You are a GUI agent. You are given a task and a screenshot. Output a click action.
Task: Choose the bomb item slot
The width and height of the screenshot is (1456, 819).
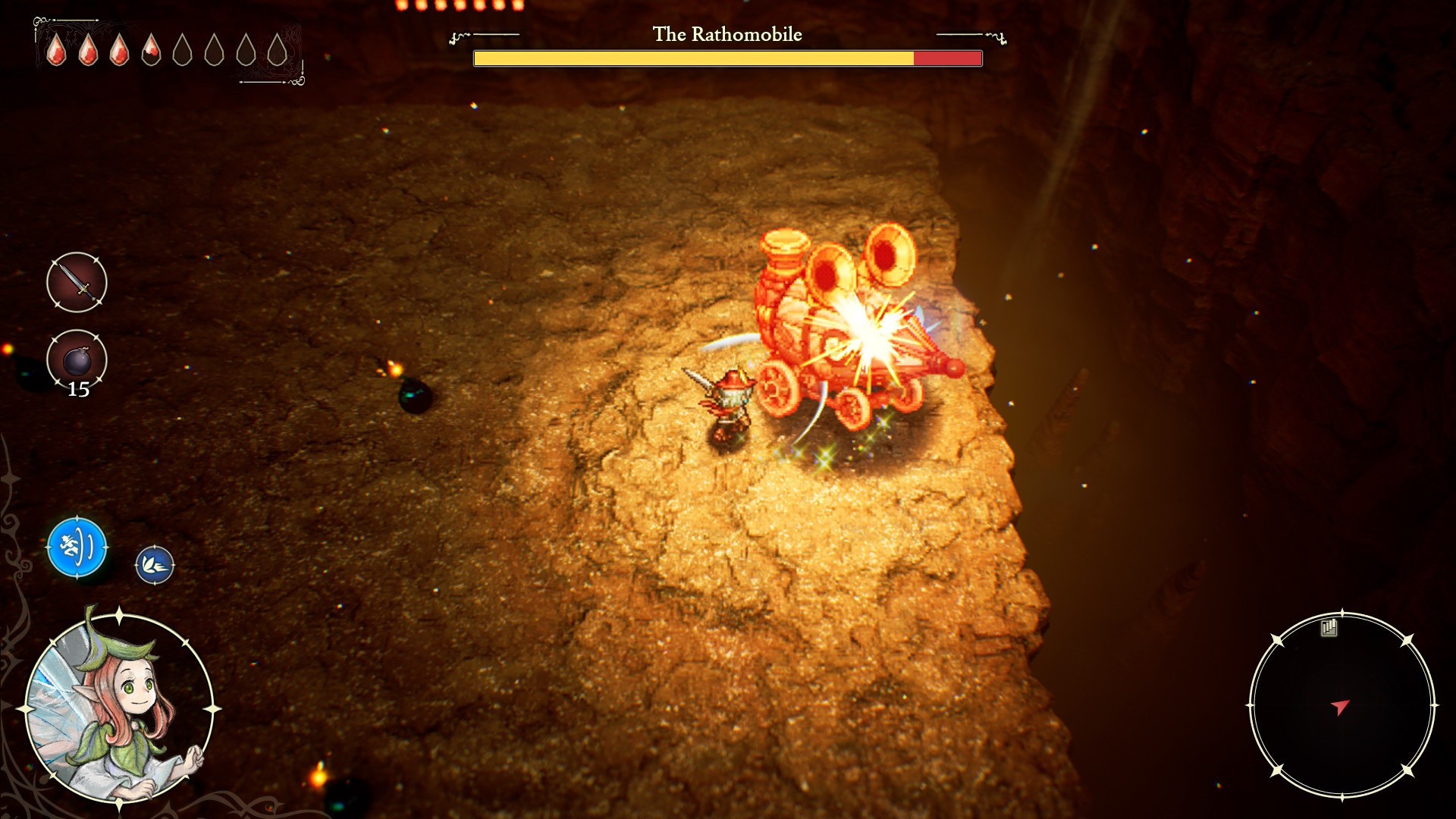[x=77, y=359]
